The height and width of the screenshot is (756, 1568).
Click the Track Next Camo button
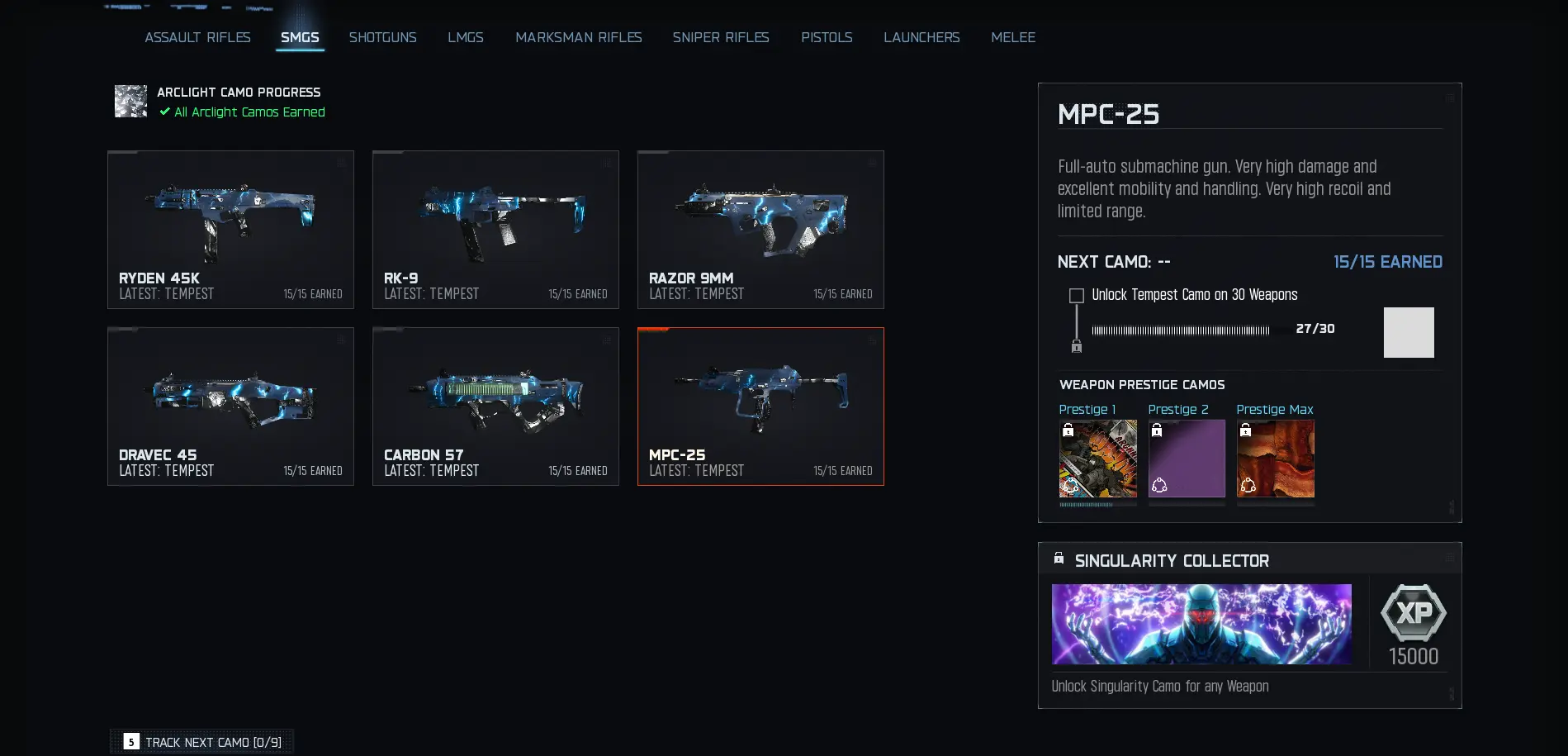(201, 741)
